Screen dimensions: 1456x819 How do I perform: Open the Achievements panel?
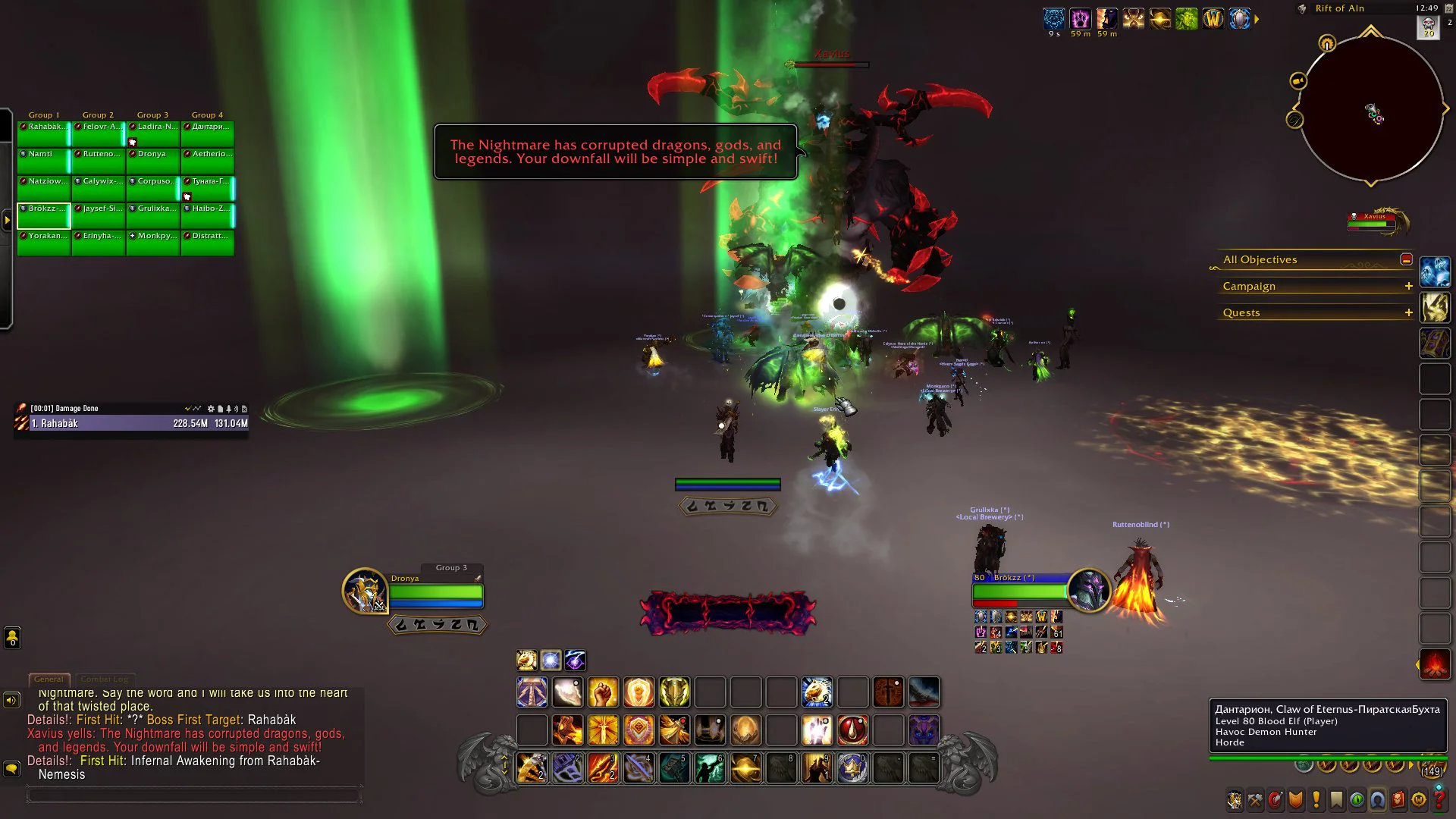pyautogui.click(x=1294, y=800)
